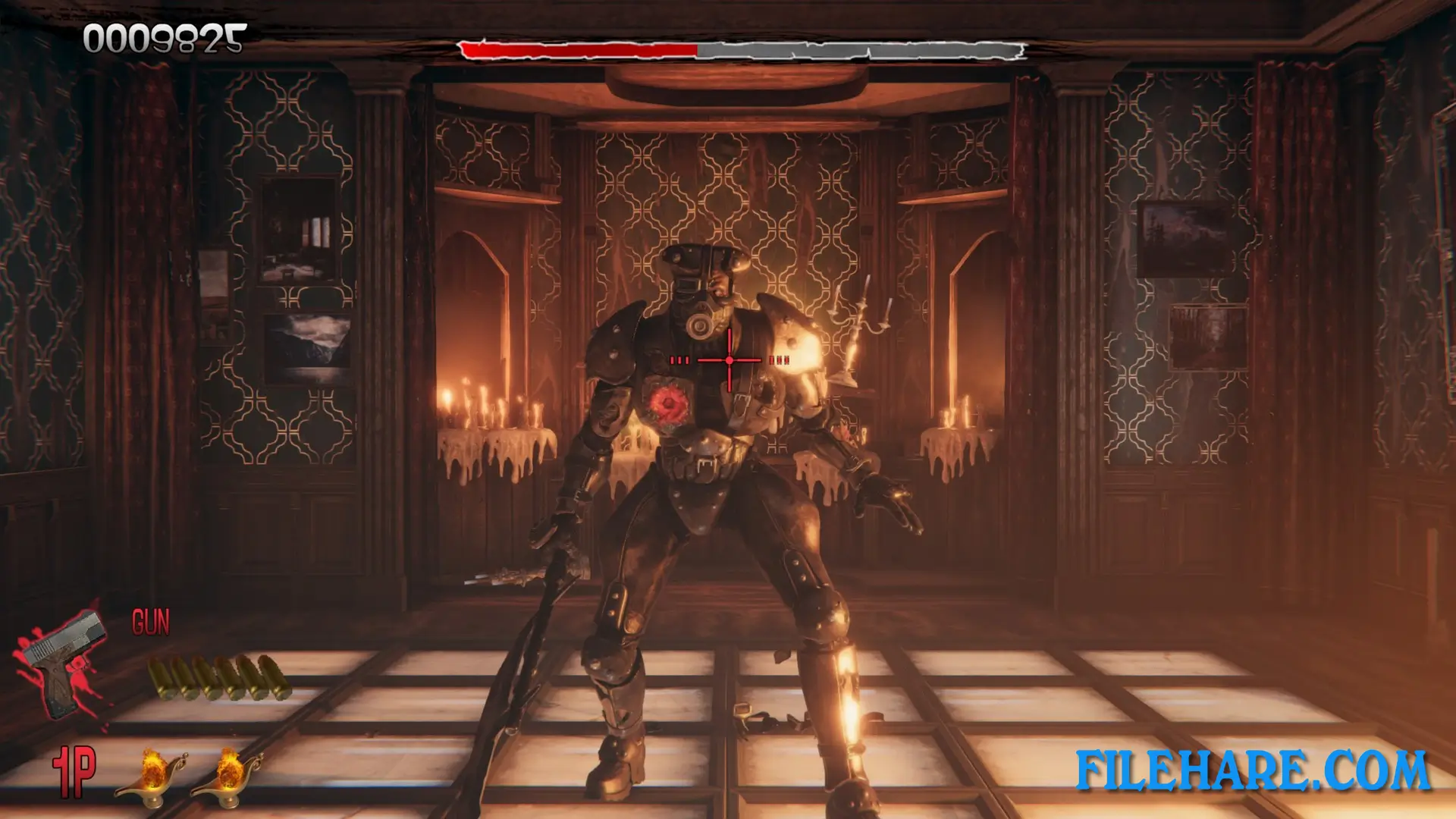Image resolution: width=1456 pixels, height=819 pixels.
Task: Select the left golden genie lamp icon
Action: click(152, 775)
